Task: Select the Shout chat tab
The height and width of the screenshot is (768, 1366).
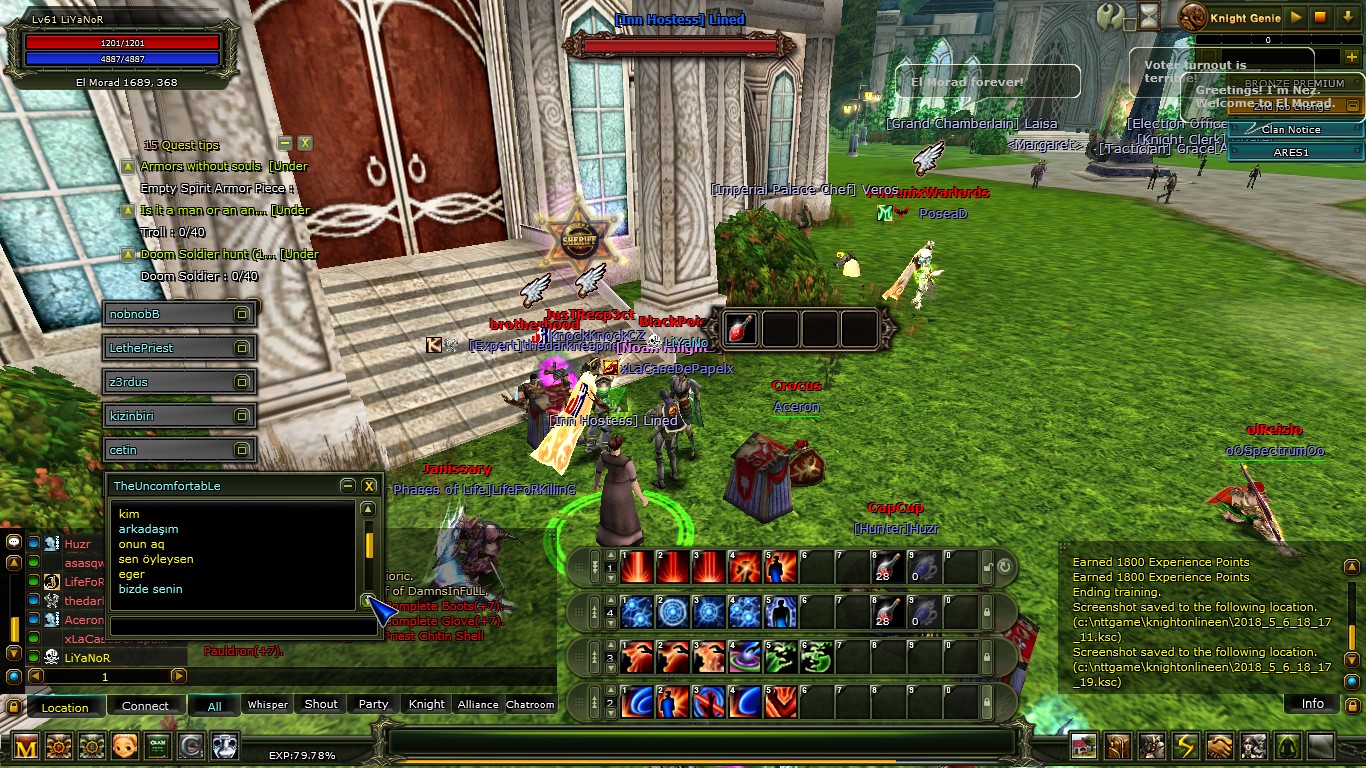Action: [x=321, y=704]
